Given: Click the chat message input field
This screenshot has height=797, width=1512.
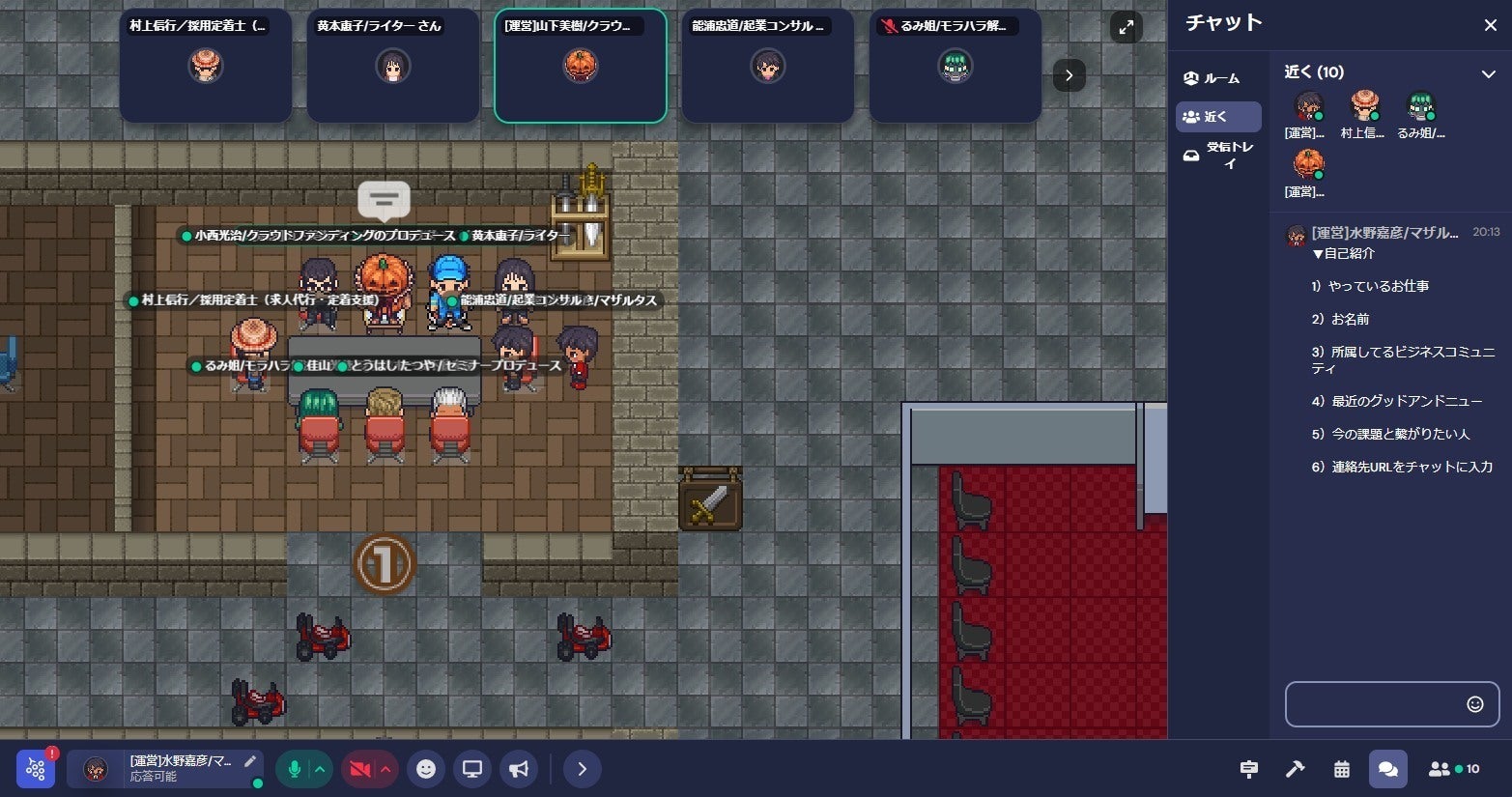Looking at the screenshot, I should 1375,704.
